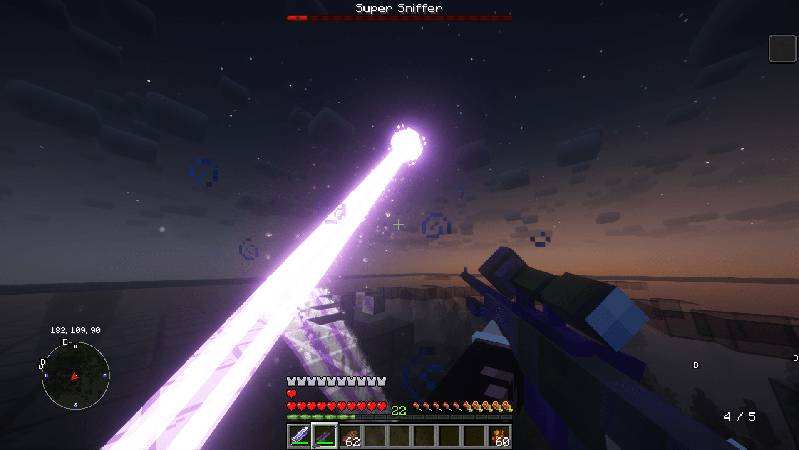Select the dark purple rifle hotbar slot
This screenshot has height=450, width=799.
(x=324, y=435)
